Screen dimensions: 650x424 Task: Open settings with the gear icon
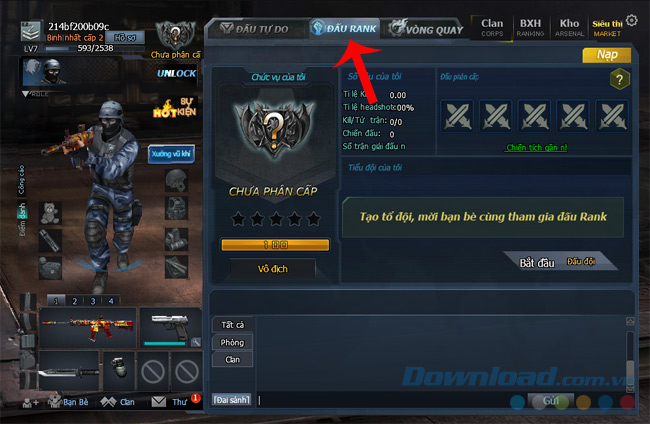tap(631, 21)
